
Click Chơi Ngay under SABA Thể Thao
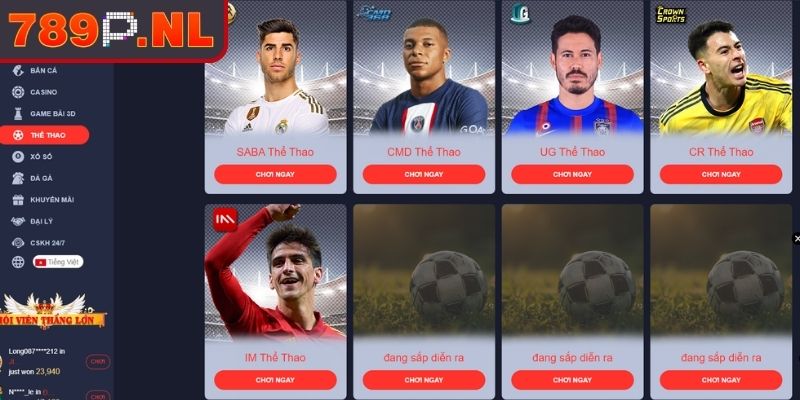[x=275, y=174]
